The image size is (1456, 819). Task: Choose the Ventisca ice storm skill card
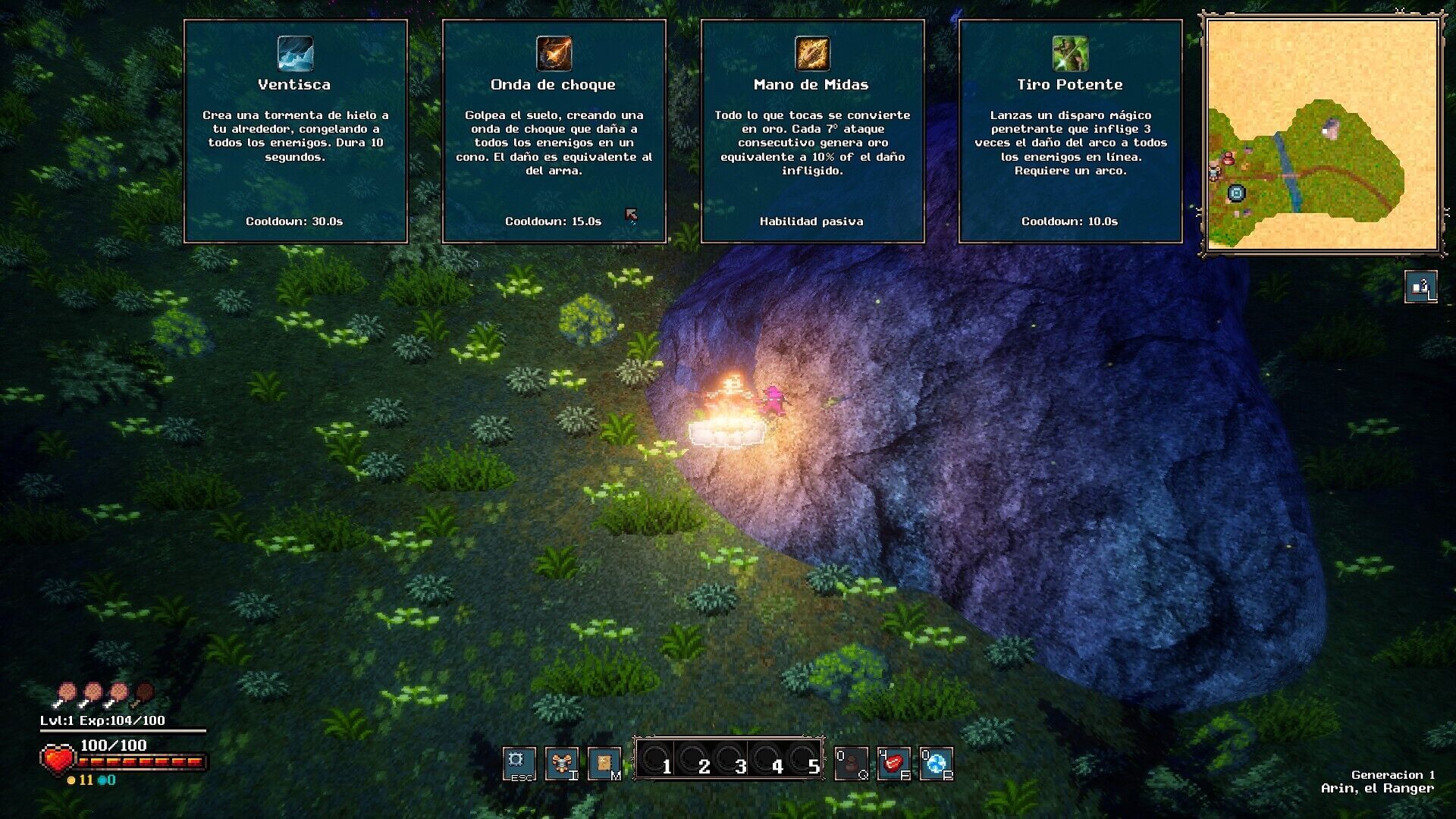(x=295, y=131)
